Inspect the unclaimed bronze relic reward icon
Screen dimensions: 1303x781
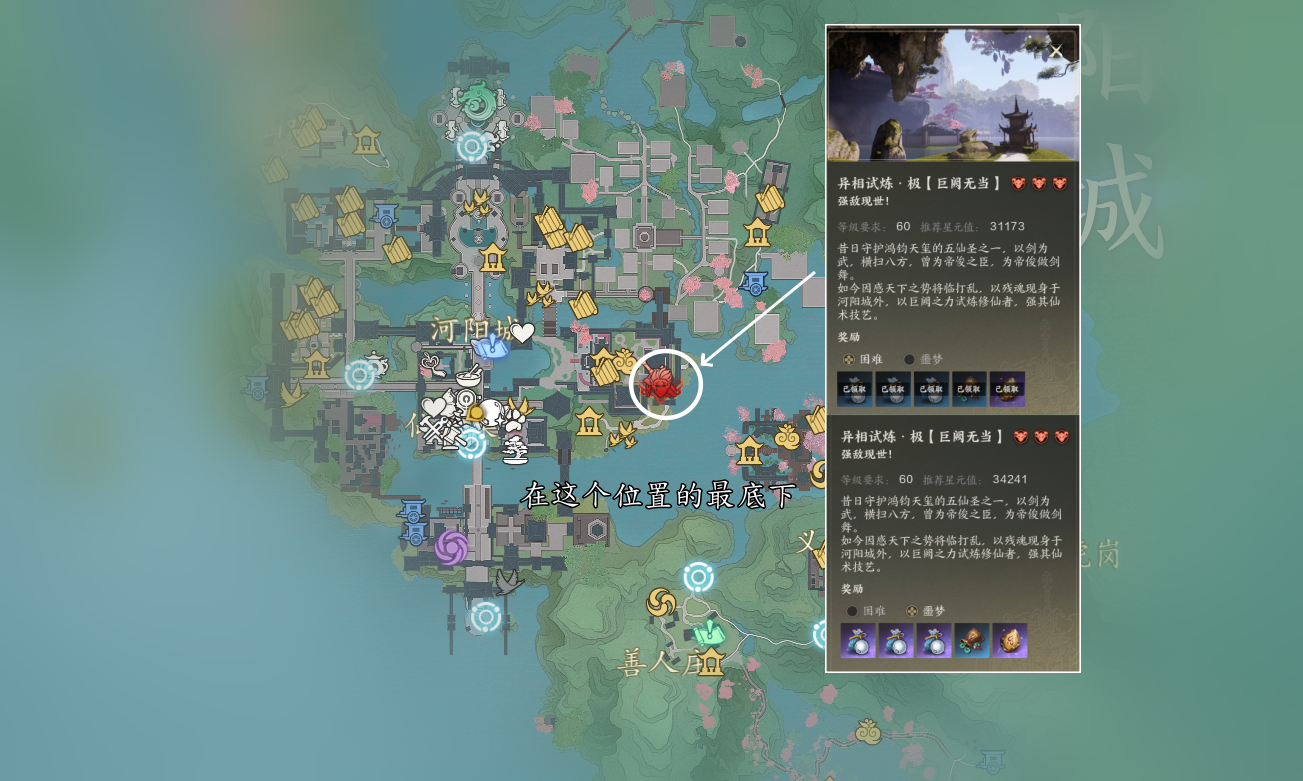coord(971,640)
